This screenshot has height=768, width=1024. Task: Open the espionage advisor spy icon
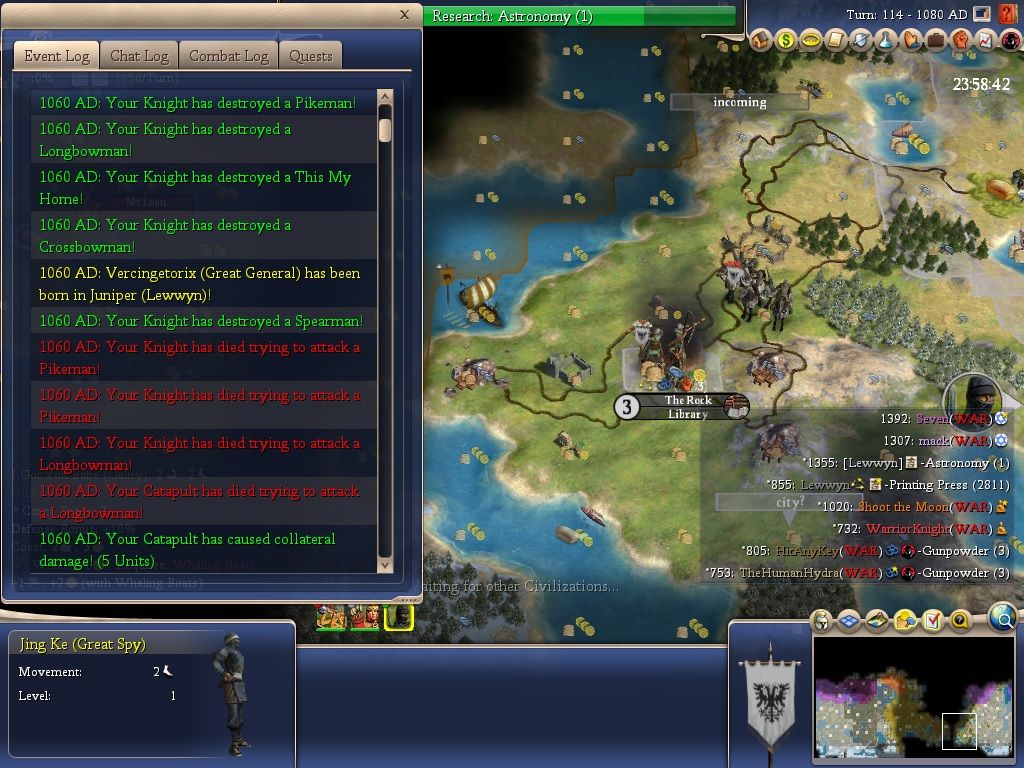pyautogui.click(x=1009, y=41)
